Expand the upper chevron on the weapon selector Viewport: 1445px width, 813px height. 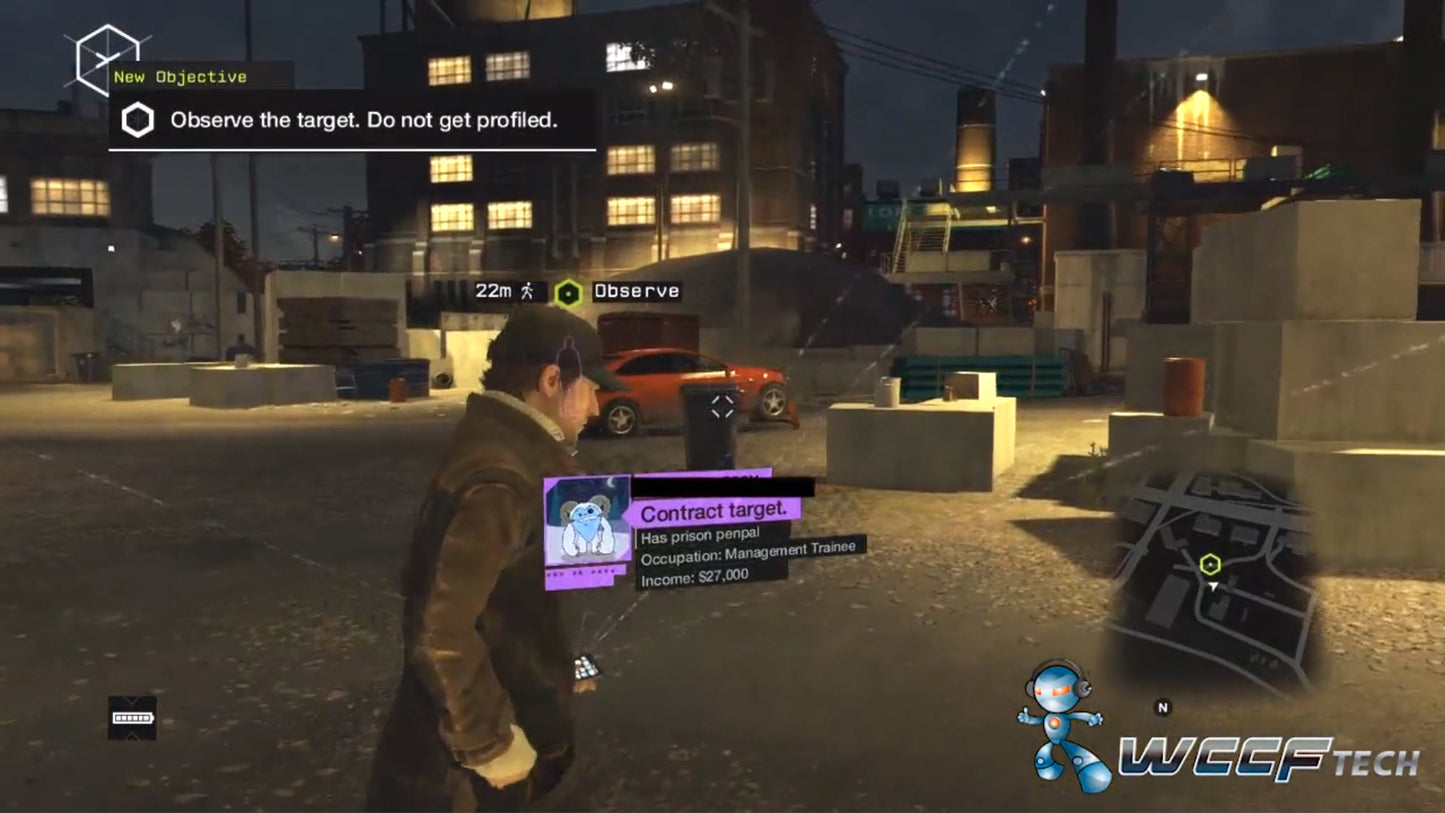[x=132, y=700]
